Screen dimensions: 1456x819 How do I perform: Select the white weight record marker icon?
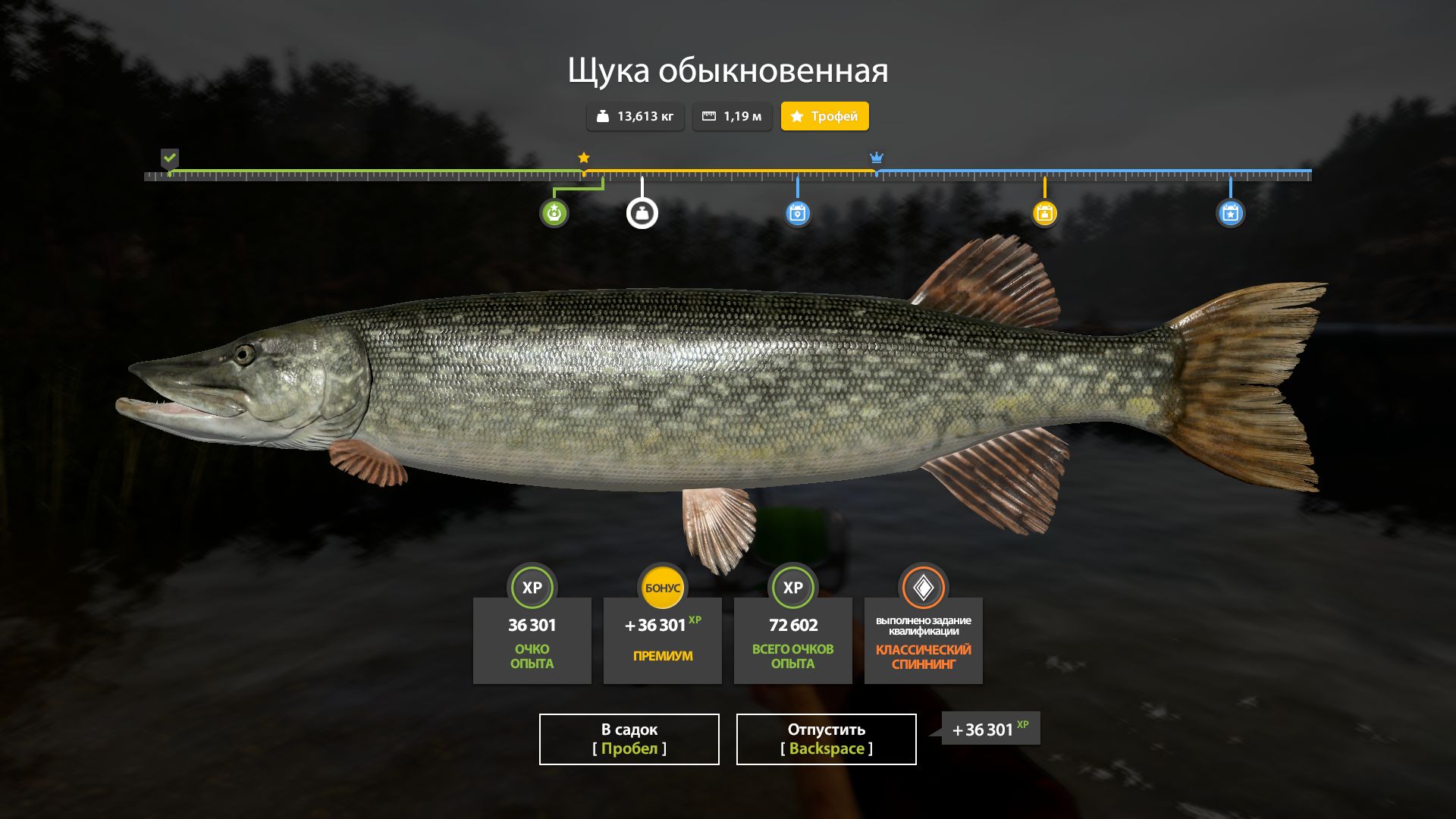tap(642, 213)
